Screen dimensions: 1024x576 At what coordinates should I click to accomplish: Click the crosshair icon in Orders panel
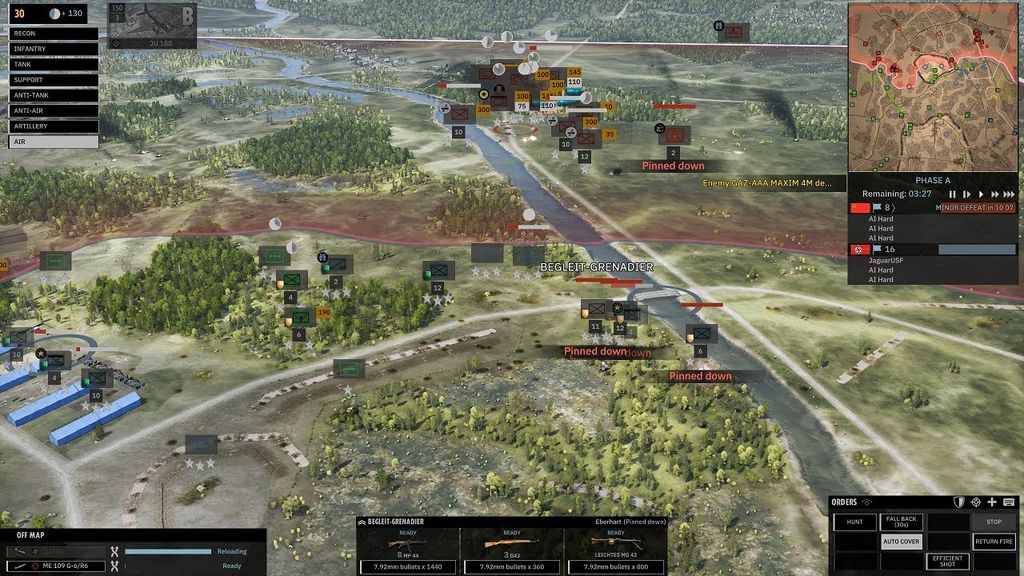coord(975,502)
